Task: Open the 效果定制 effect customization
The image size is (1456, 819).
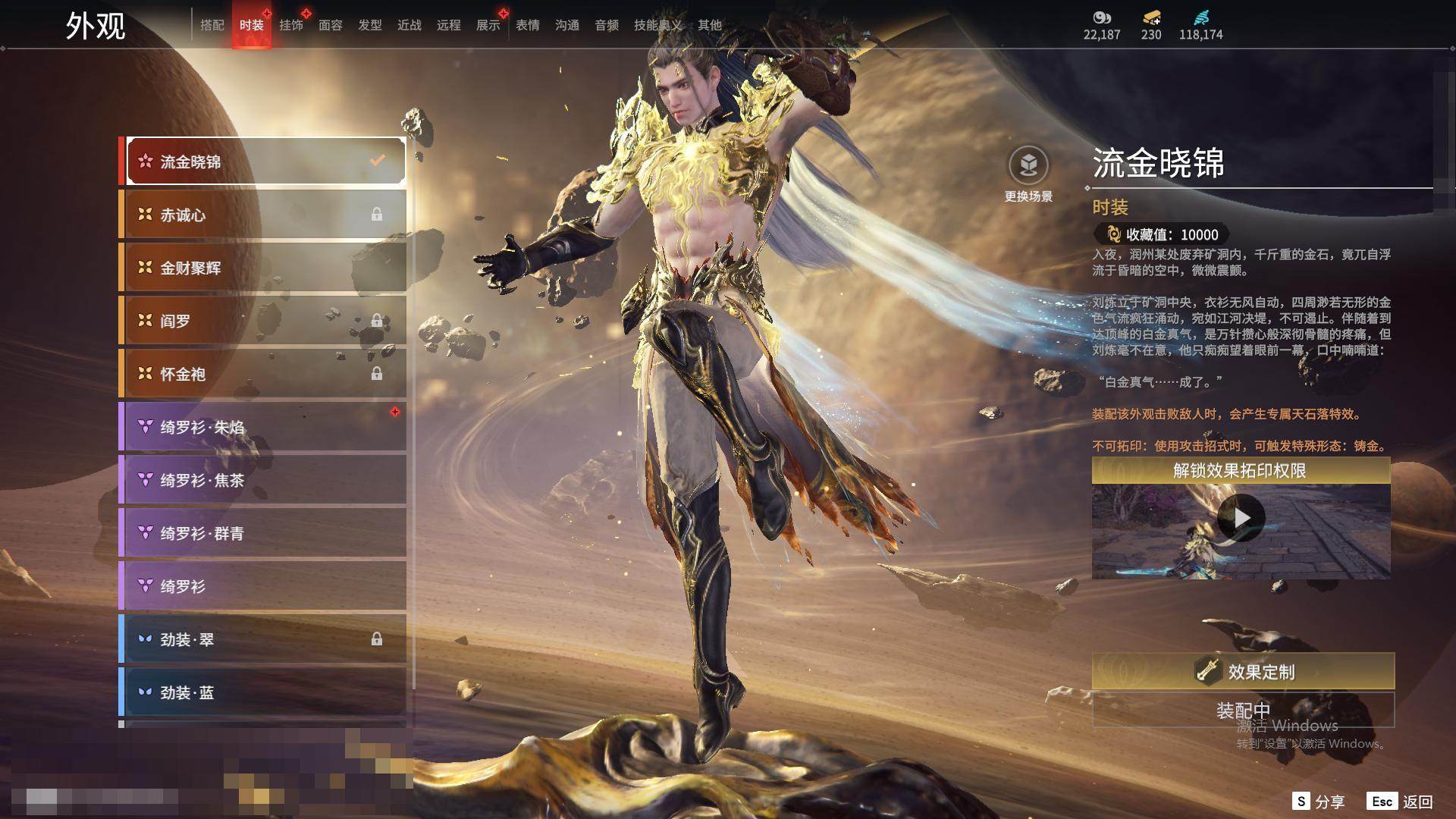Action: [1243, 671]
